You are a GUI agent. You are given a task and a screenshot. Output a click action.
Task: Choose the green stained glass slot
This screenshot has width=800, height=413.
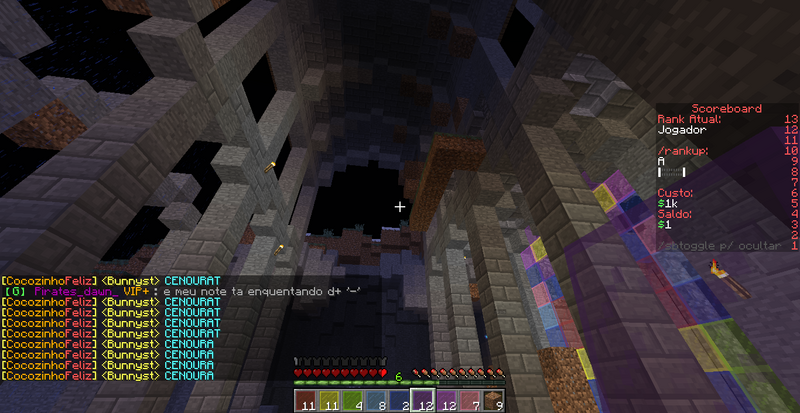tap(352, 402)
